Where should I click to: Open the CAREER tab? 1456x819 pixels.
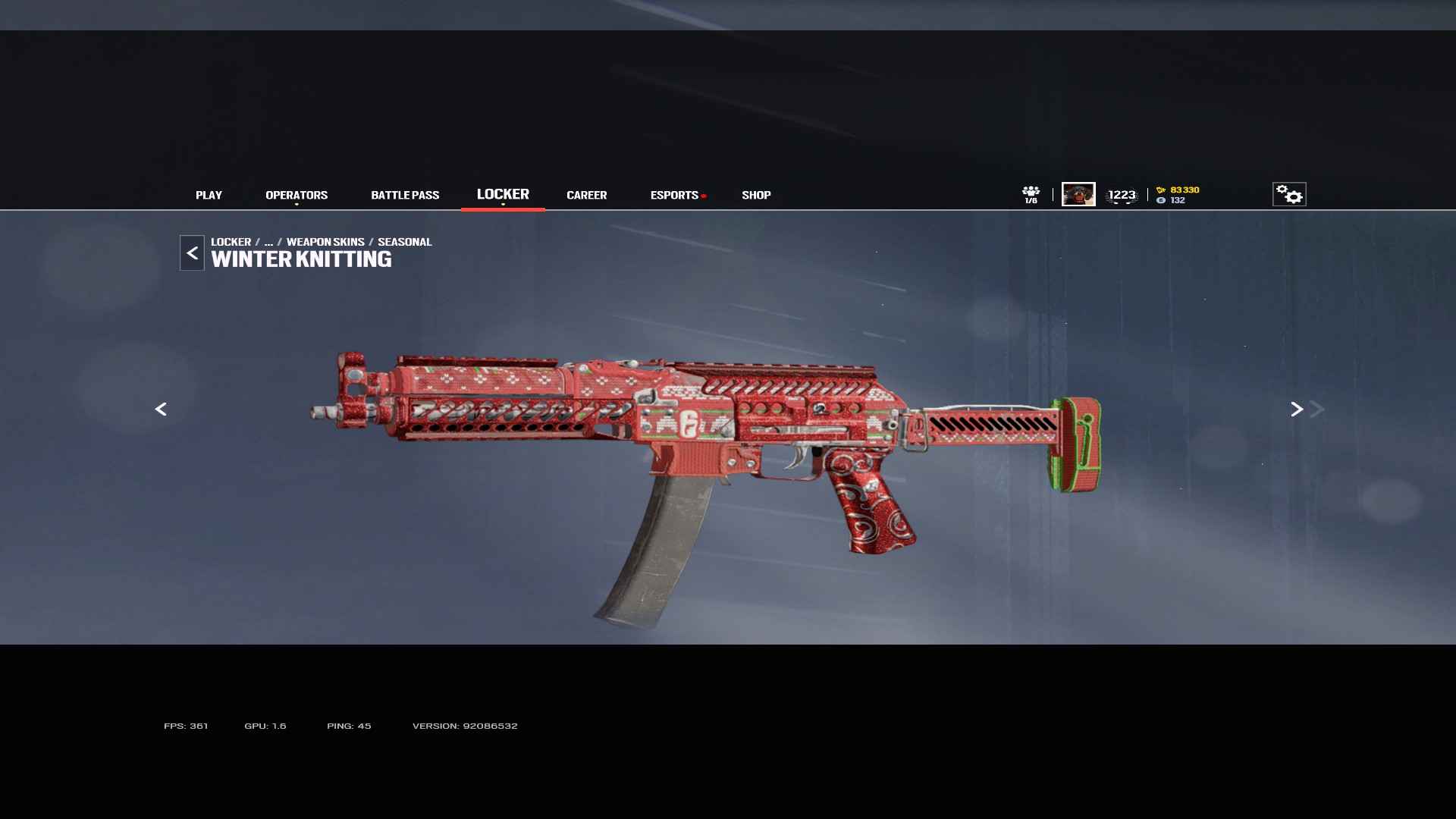(586, 195)
